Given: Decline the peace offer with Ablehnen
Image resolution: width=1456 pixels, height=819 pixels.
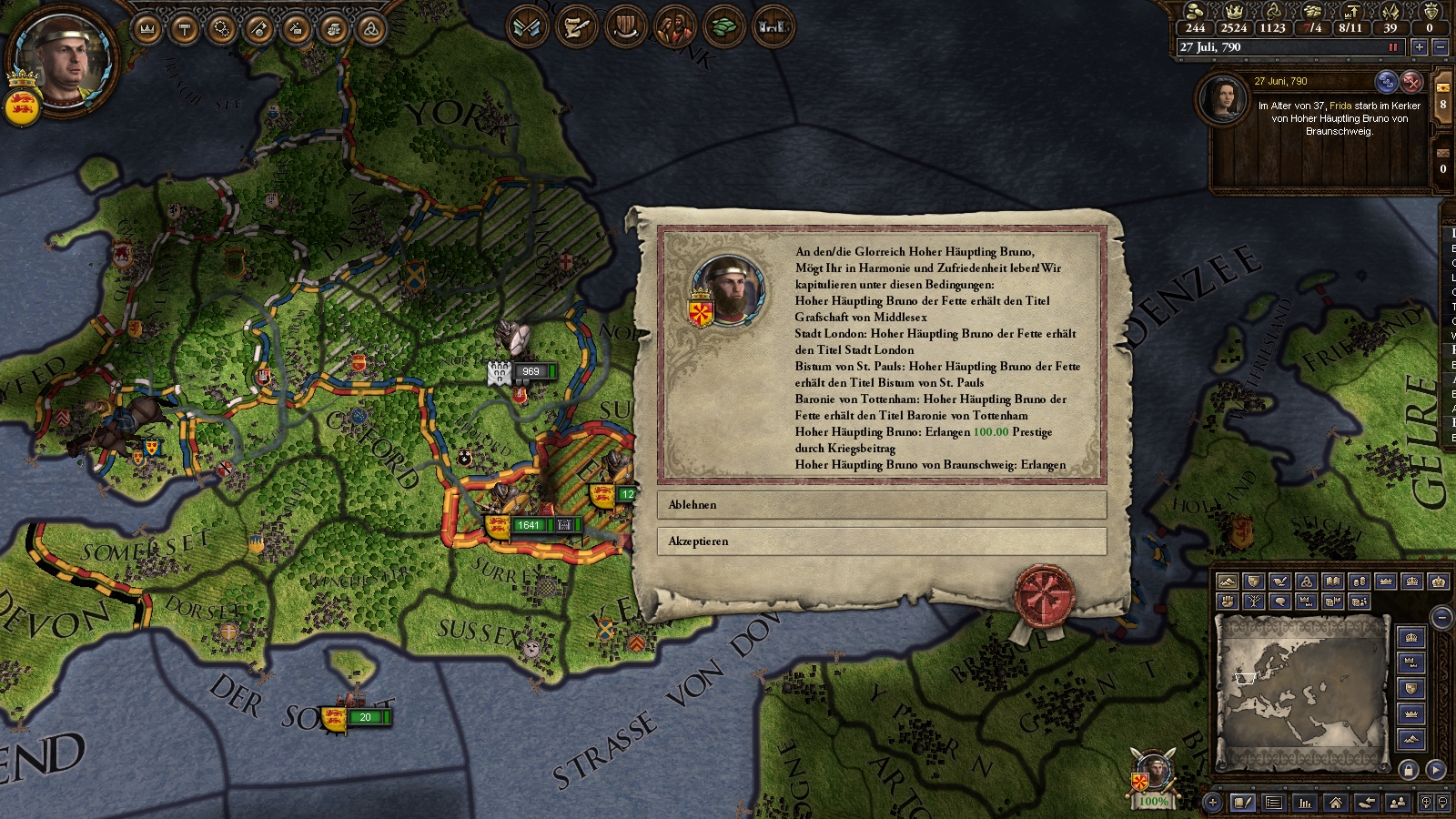Looking at the screenshot, I should pyautogui.click(x=881, y=505).
